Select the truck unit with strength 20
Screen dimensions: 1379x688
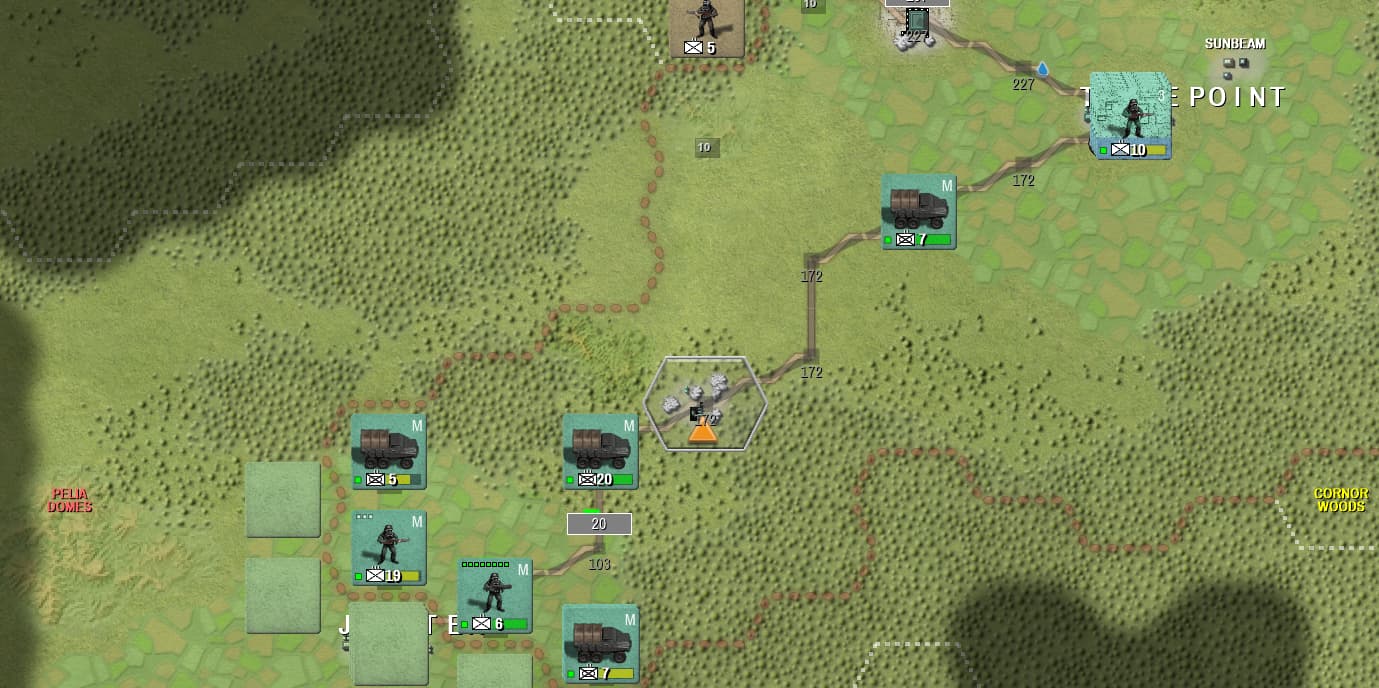600,451
